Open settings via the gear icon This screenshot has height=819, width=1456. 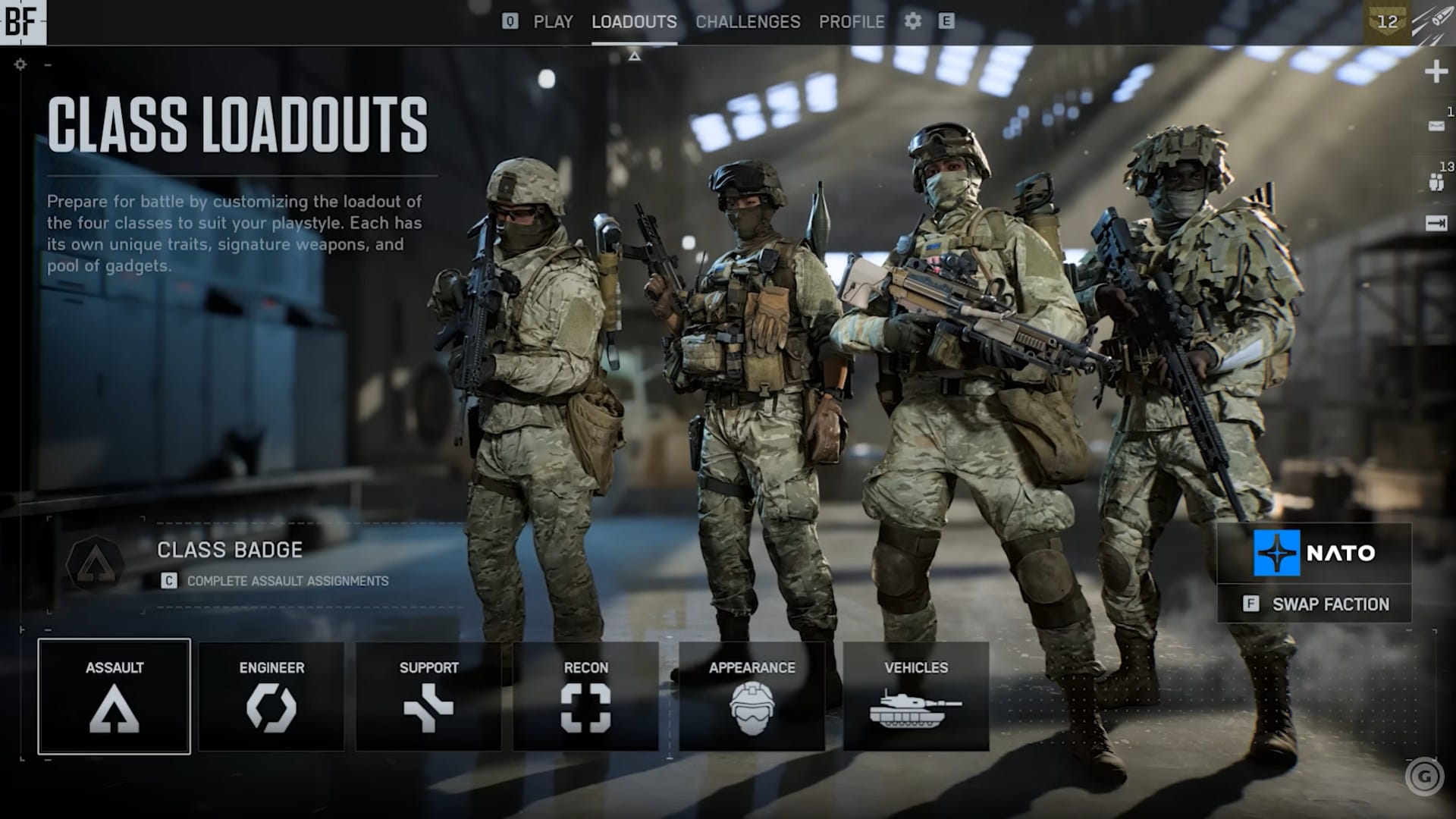click(913, 21)
